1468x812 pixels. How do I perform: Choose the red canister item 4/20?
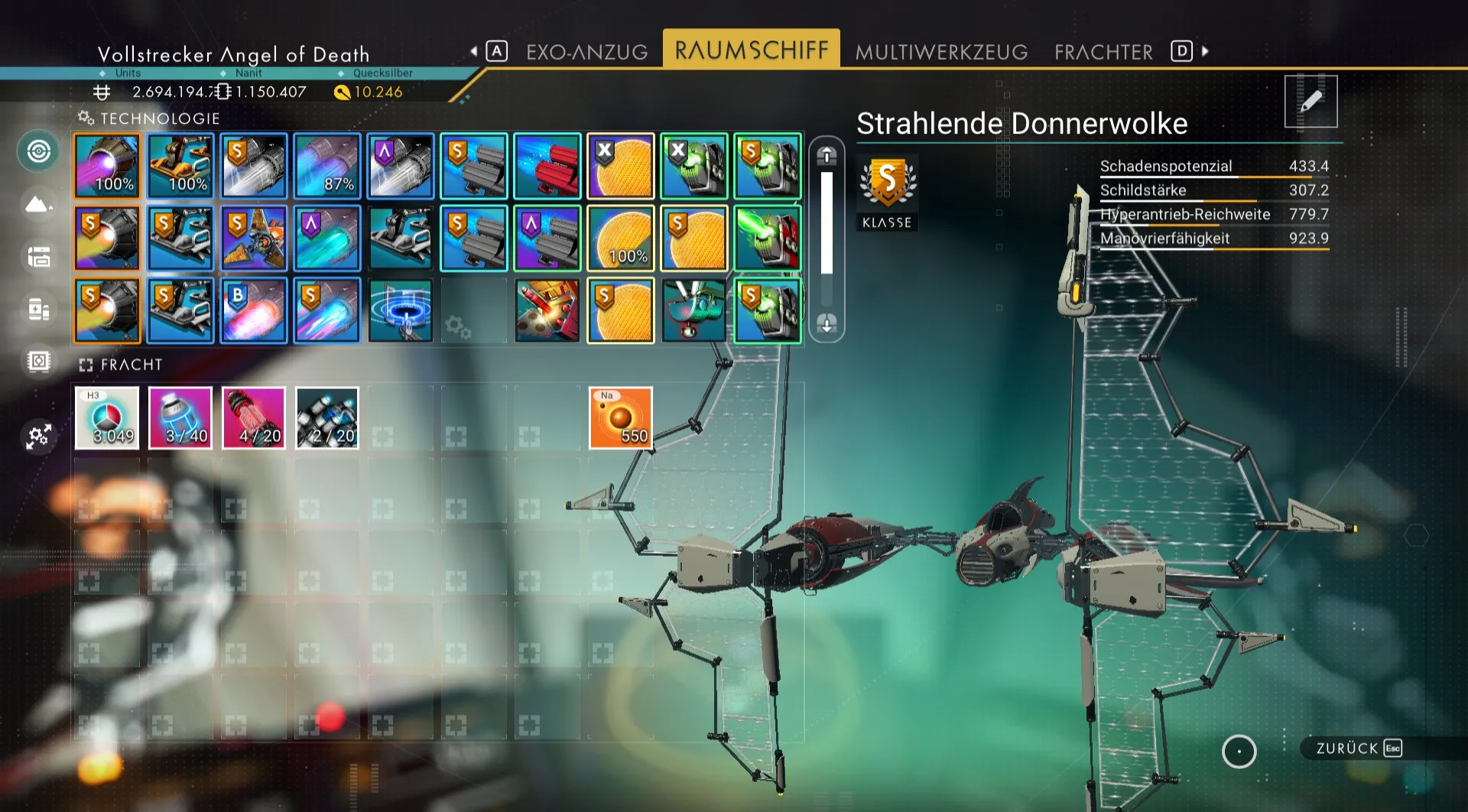254,417
